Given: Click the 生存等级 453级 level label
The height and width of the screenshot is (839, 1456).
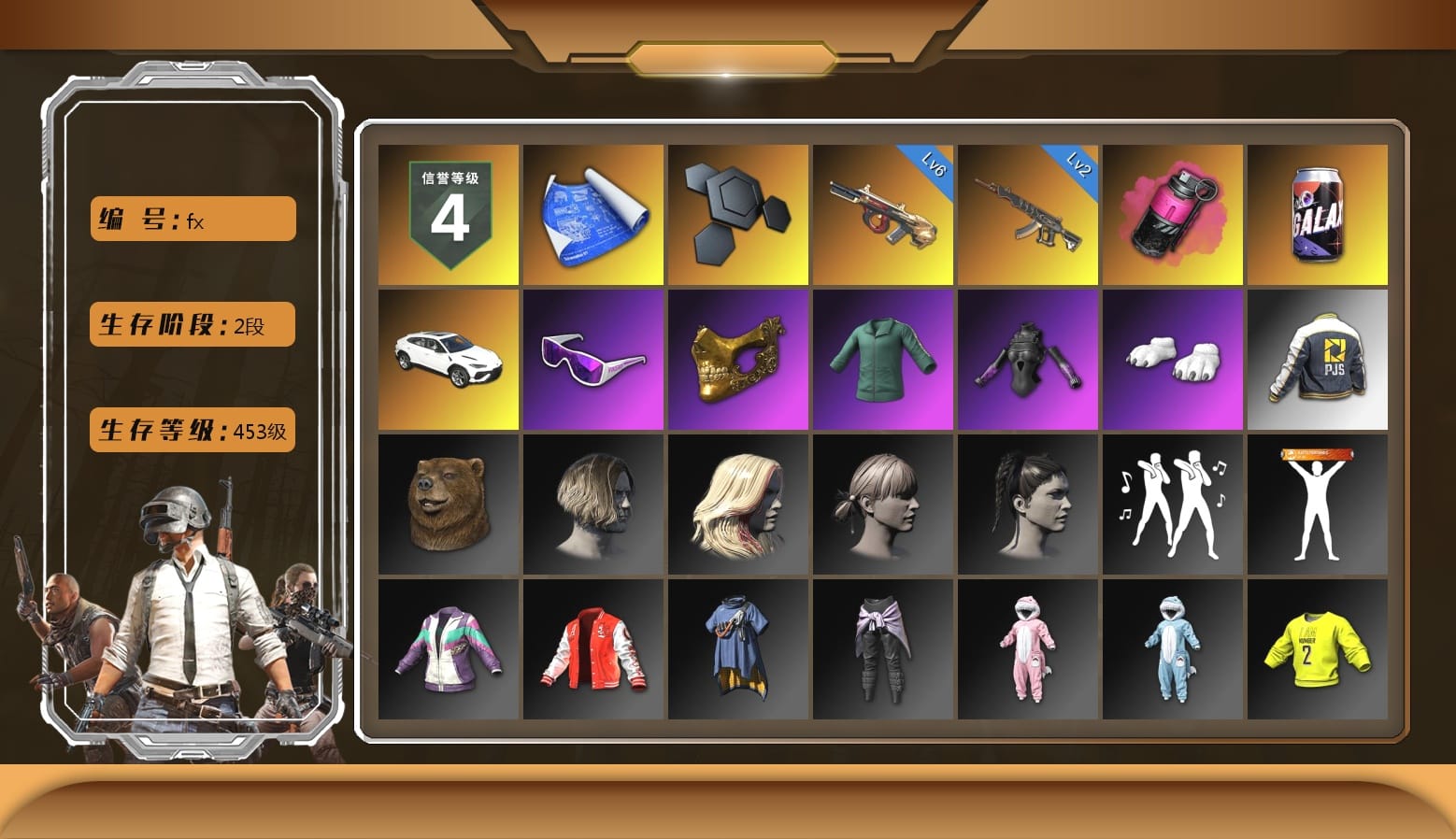Looking at the screenshot, I should point(191,431).
